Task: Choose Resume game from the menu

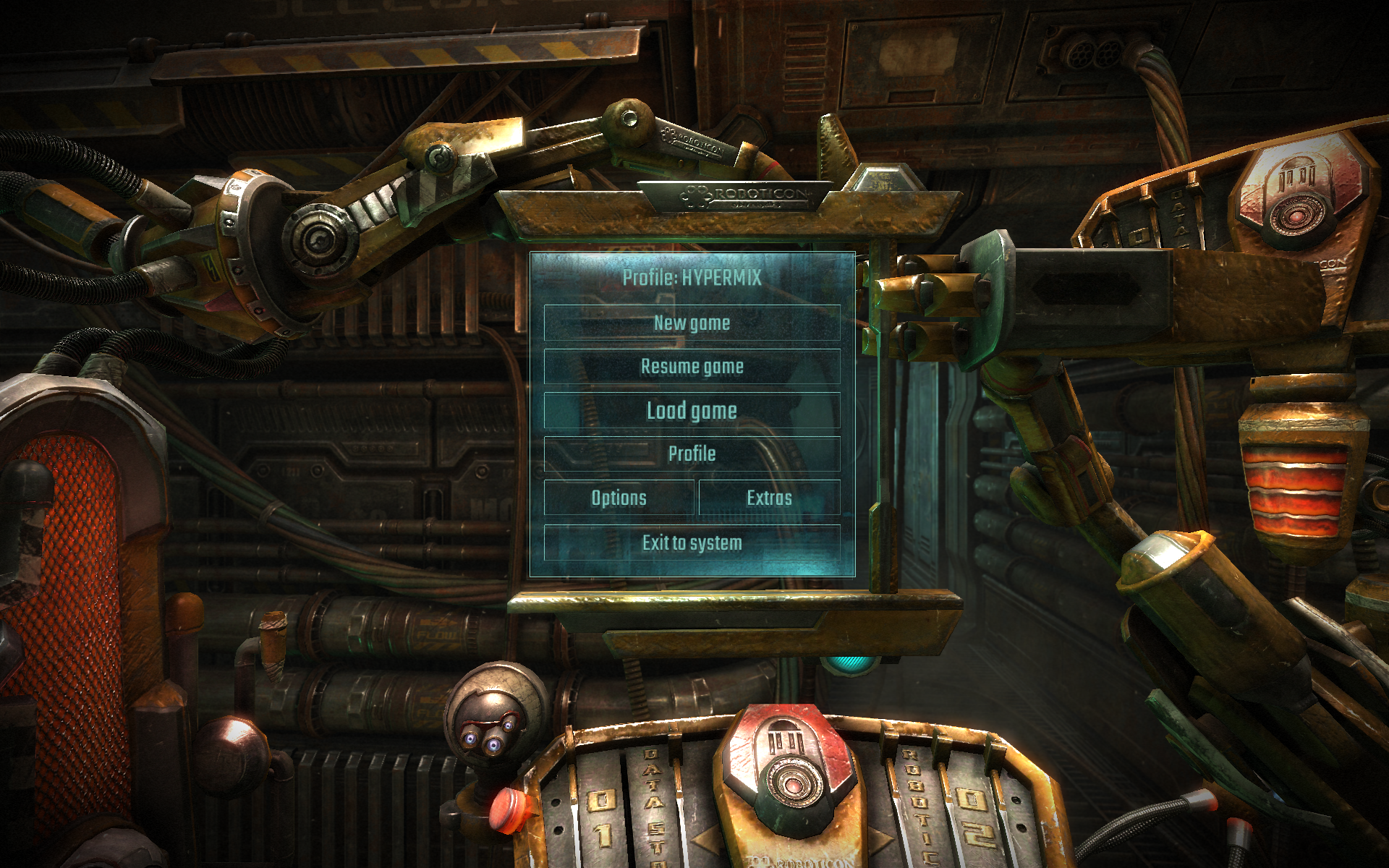Action: point(692,367)
